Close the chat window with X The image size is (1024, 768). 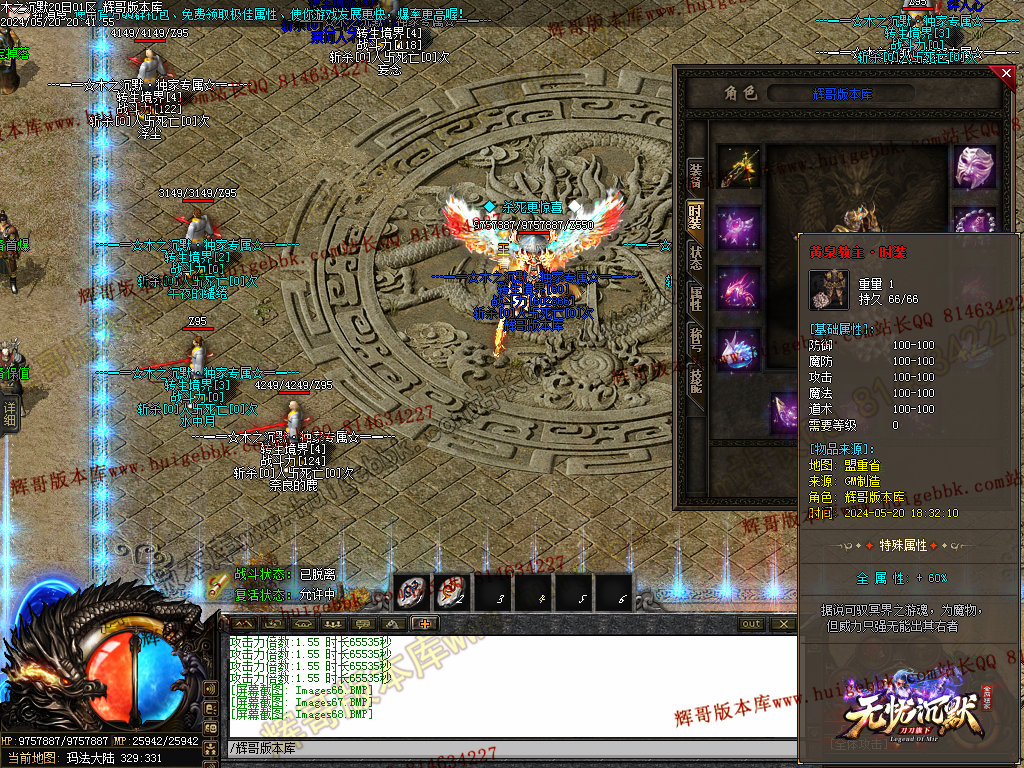pos(784,624)
